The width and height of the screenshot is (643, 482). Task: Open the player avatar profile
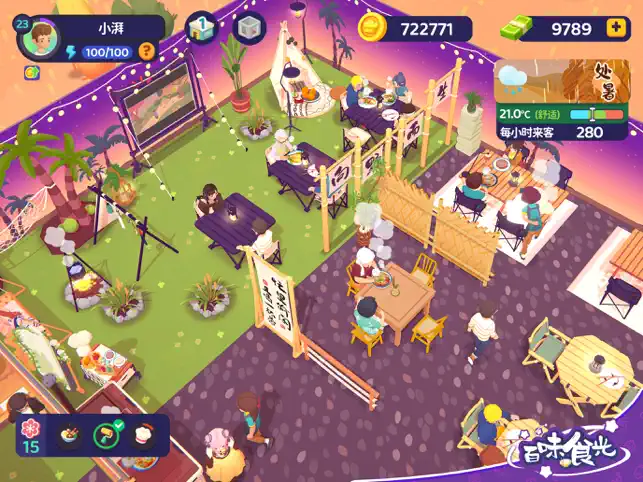pyautogui.click(x=41, y=41)
